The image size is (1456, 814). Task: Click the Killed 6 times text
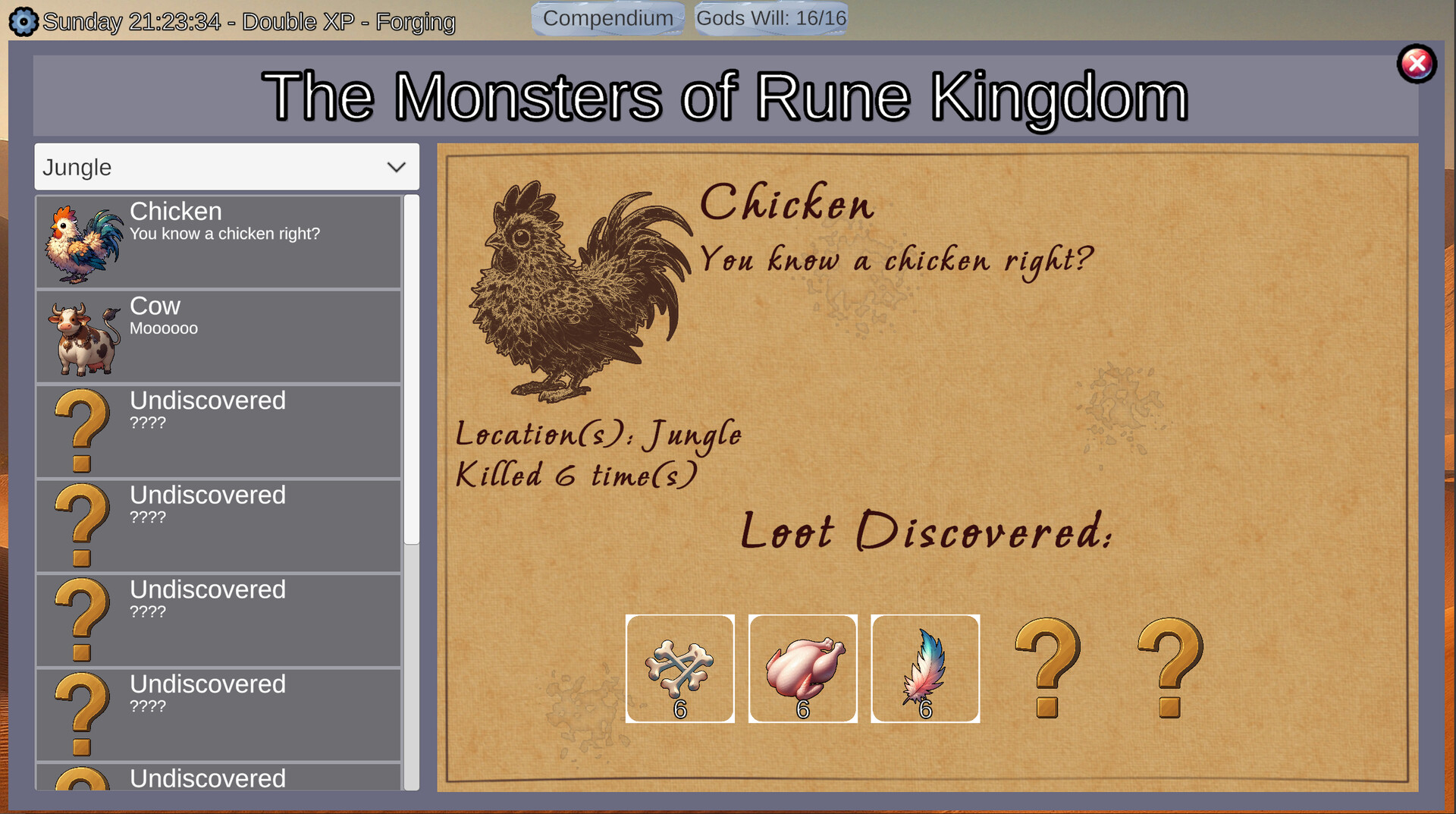tap(575, 474)
